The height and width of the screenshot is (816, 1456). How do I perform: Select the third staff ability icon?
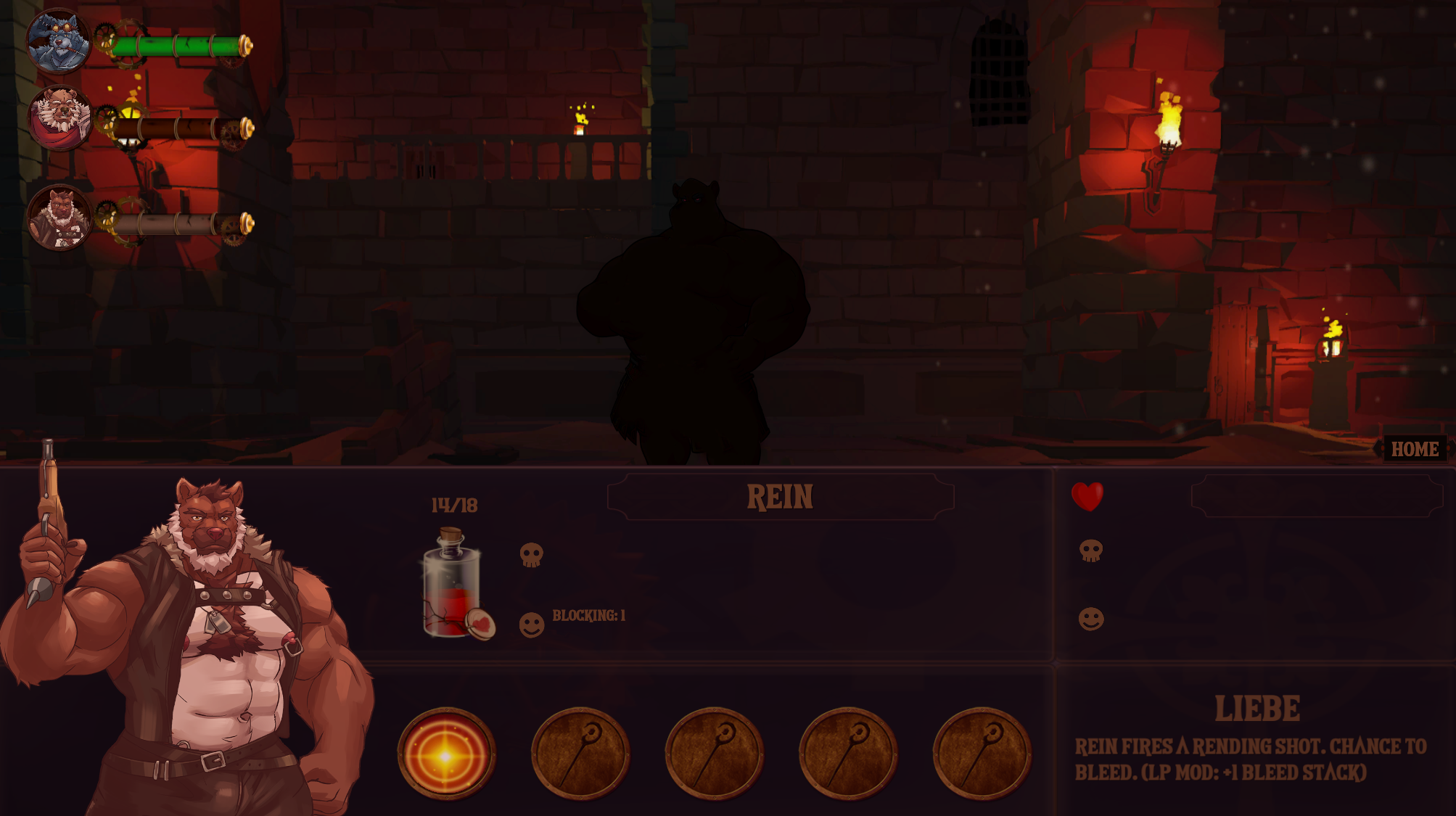pyautogui.click(x=715, y=754)
